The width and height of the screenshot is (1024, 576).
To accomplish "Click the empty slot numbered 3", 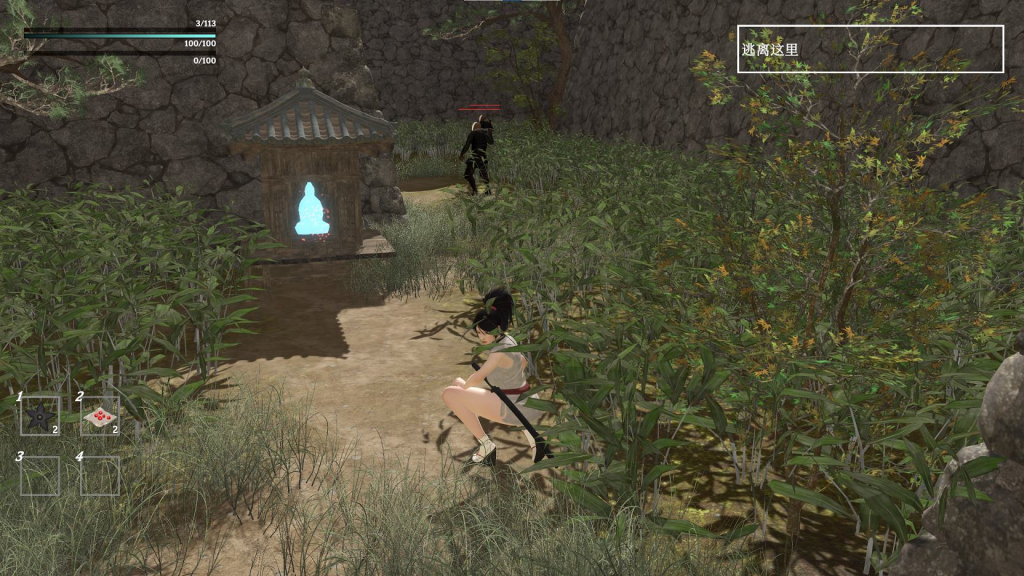I will click(40, 476).
